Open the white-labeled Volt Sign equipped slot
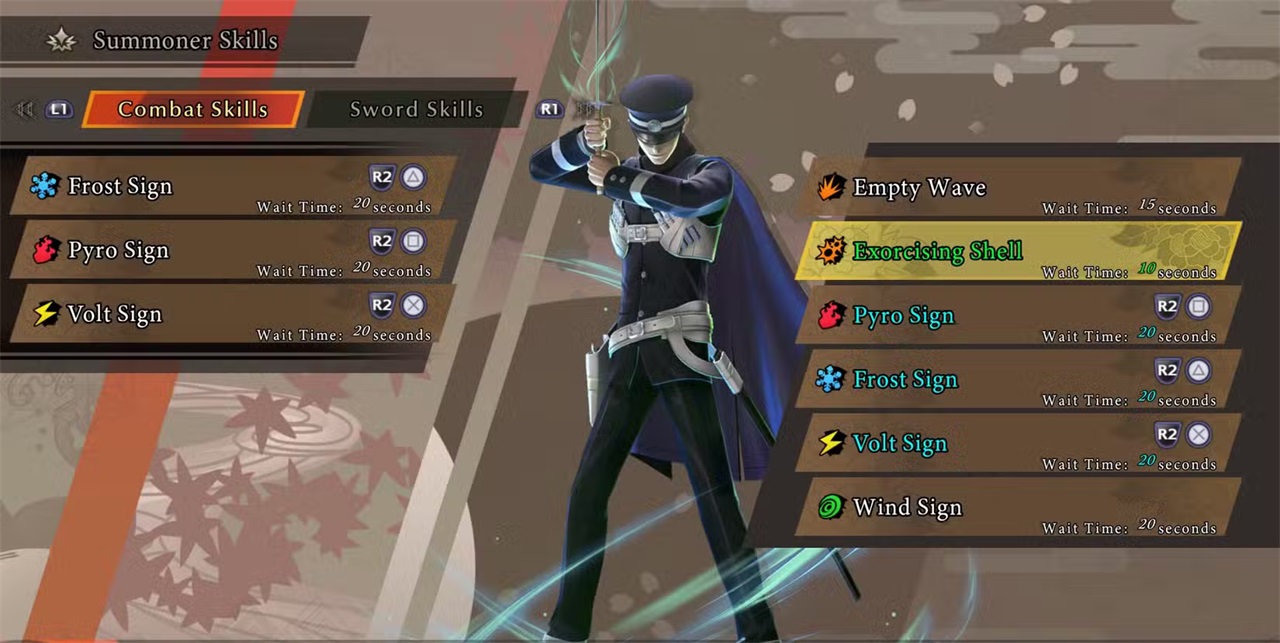Screen dimensions: 1280x643 click(232, 314)
